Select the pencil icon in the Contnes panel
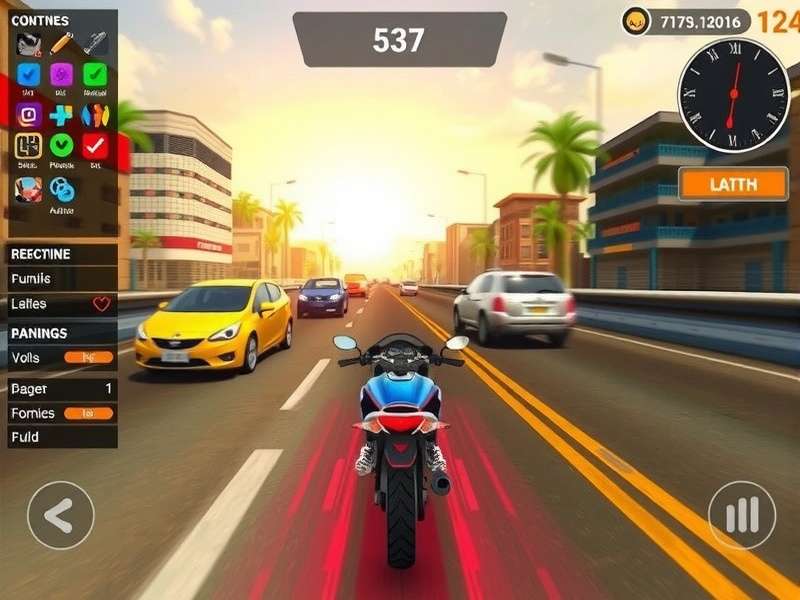The width and height of the screenshot is (800, 600). pyautogui.click(x=62, y=43)
